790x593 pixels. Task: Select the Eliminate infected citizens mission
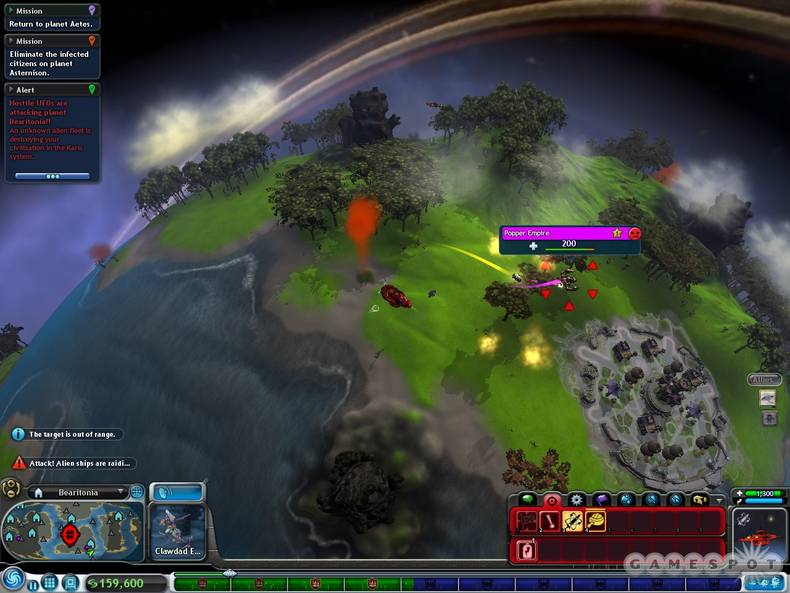pyautogui.click(x=52, y=56)
